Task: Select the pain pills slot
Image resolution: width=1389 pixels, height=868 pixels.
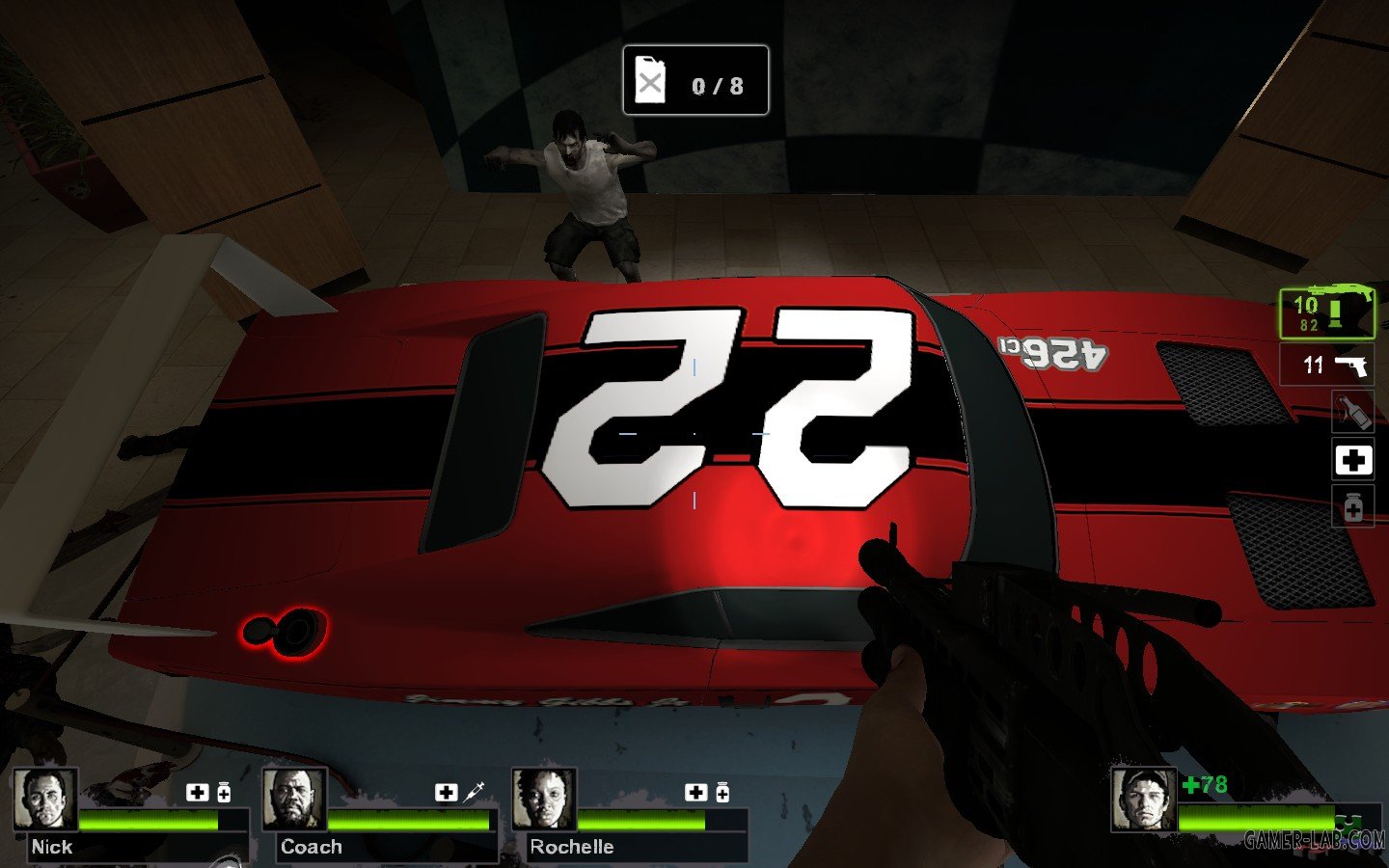Action: [1352, 506]
